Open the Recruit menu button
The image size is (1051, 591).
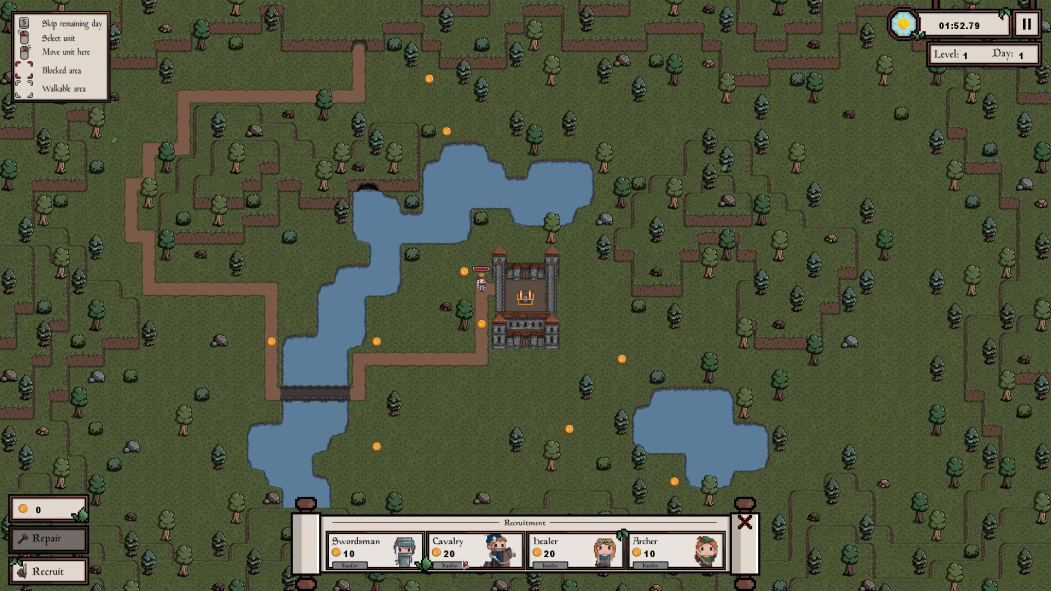coord(48,571)
